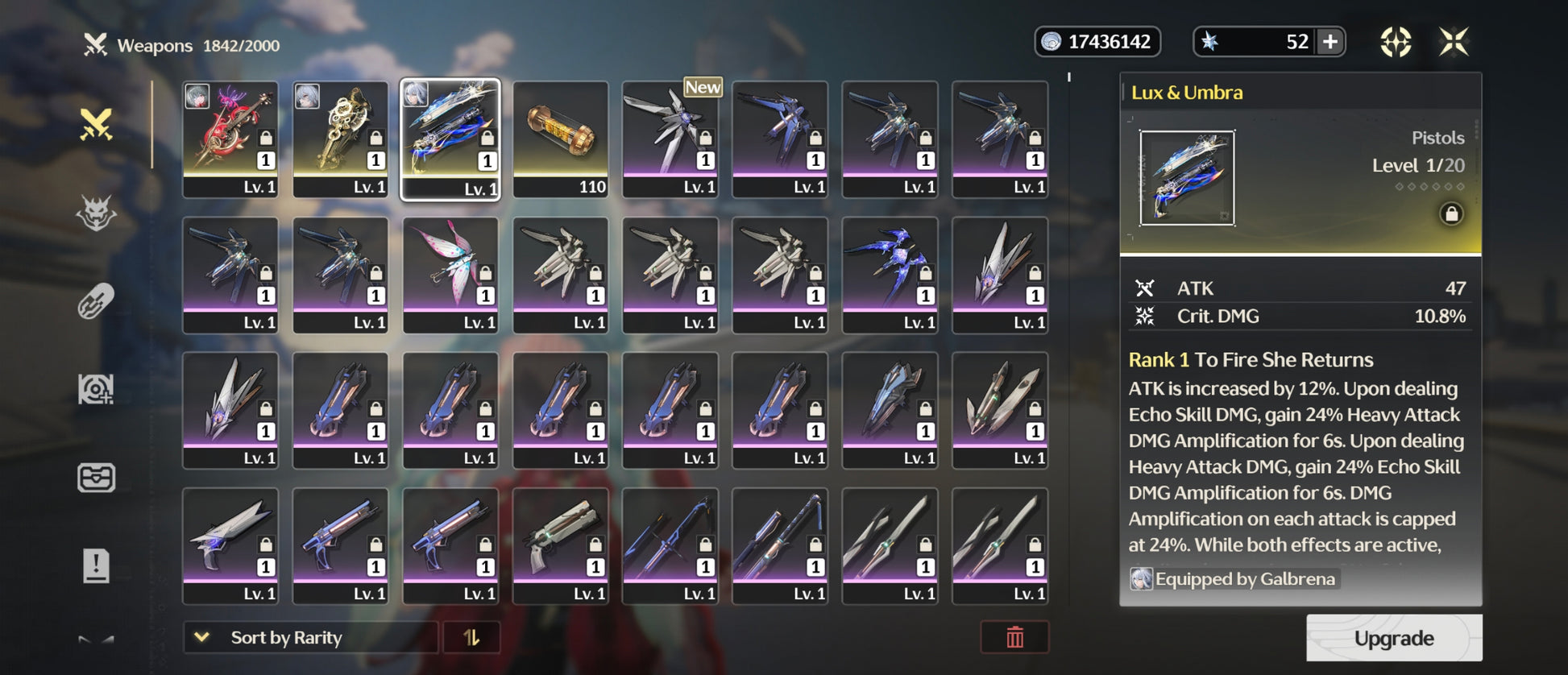Switch to the Echoes demon-mask tab
The image size is (1568, 675).
96,213
